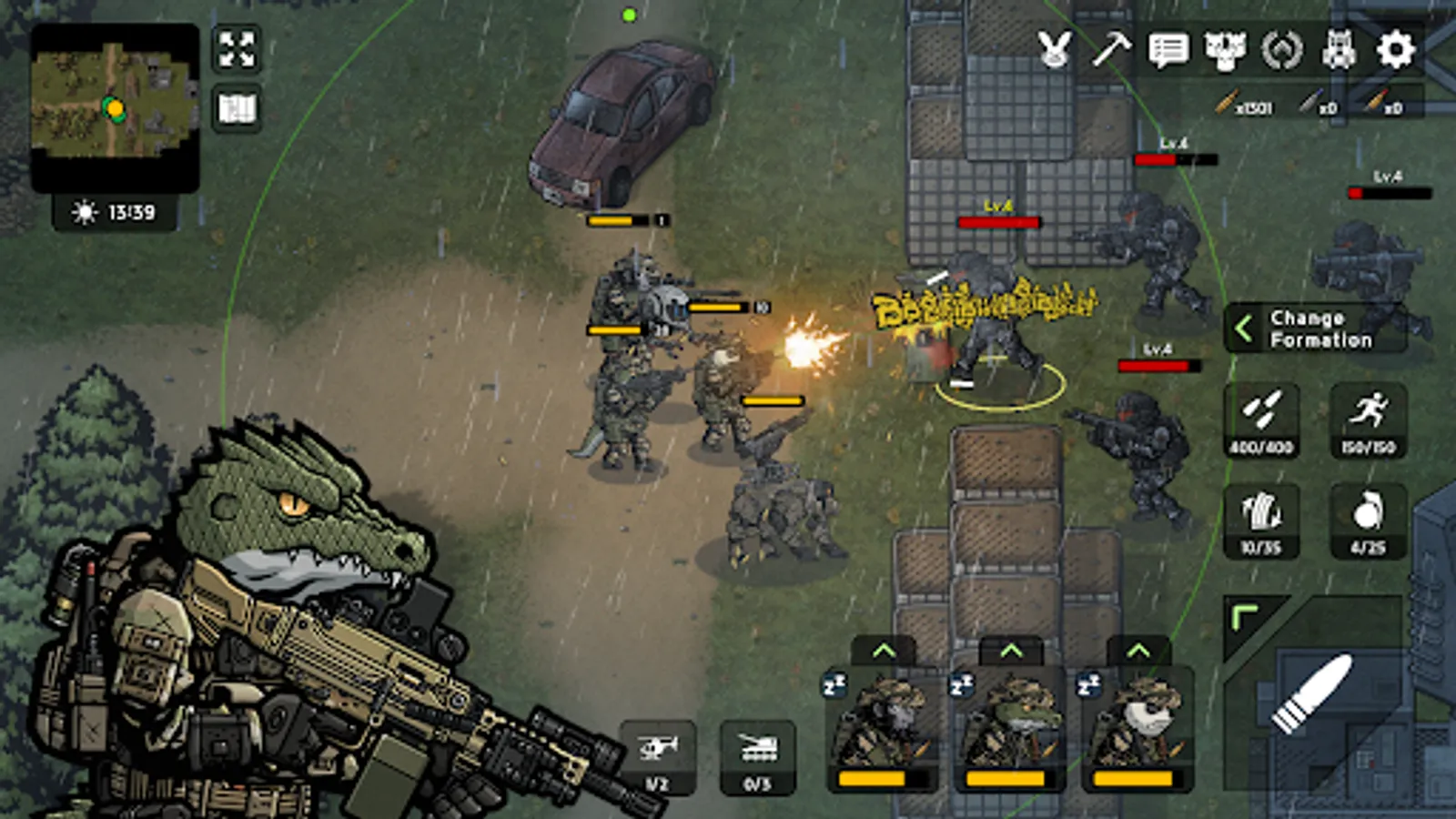Throw a grenade

point(1369,521)
